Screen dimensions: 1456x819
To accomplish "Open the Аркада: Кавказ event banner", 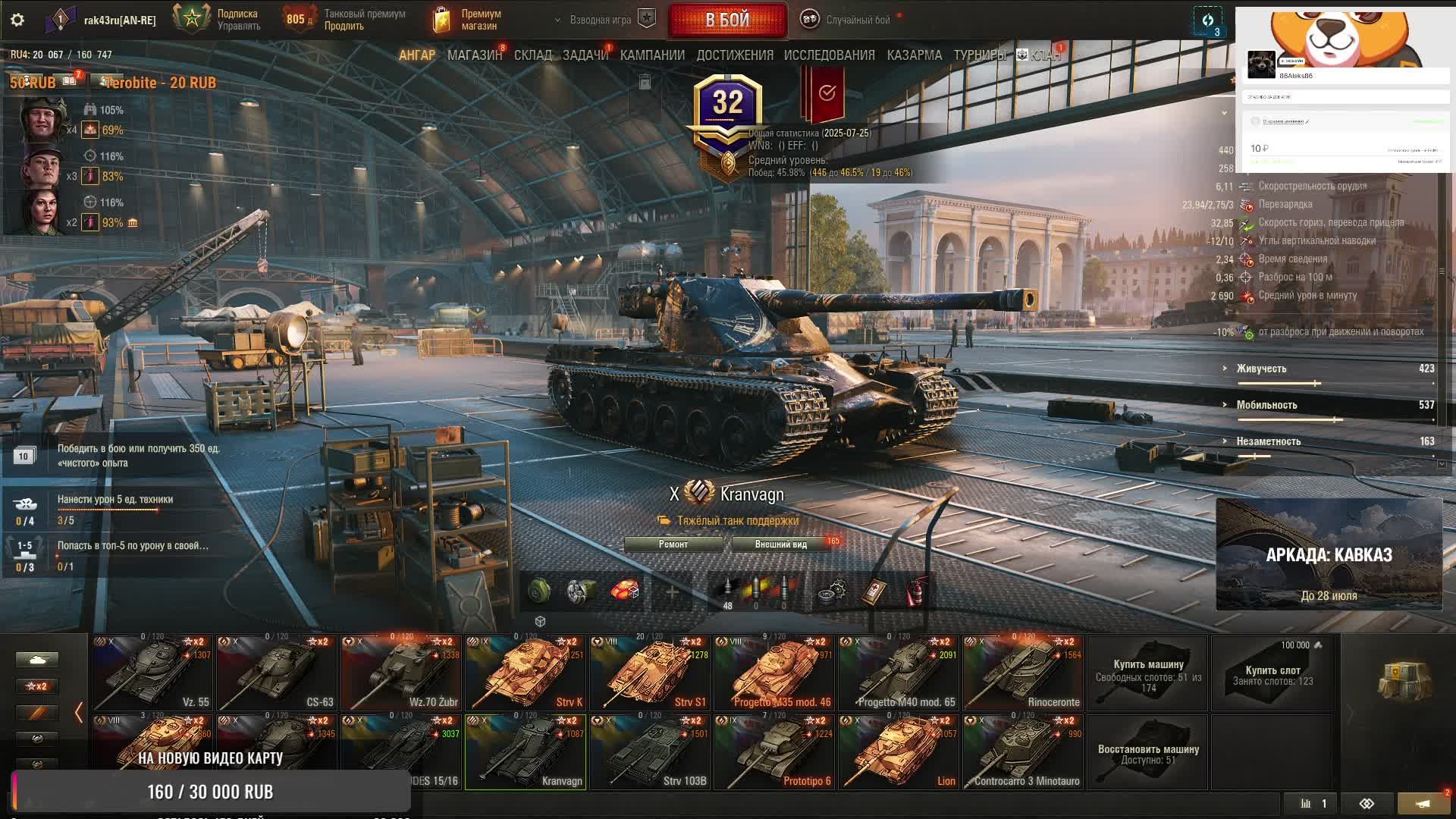I will (1329, 554).
